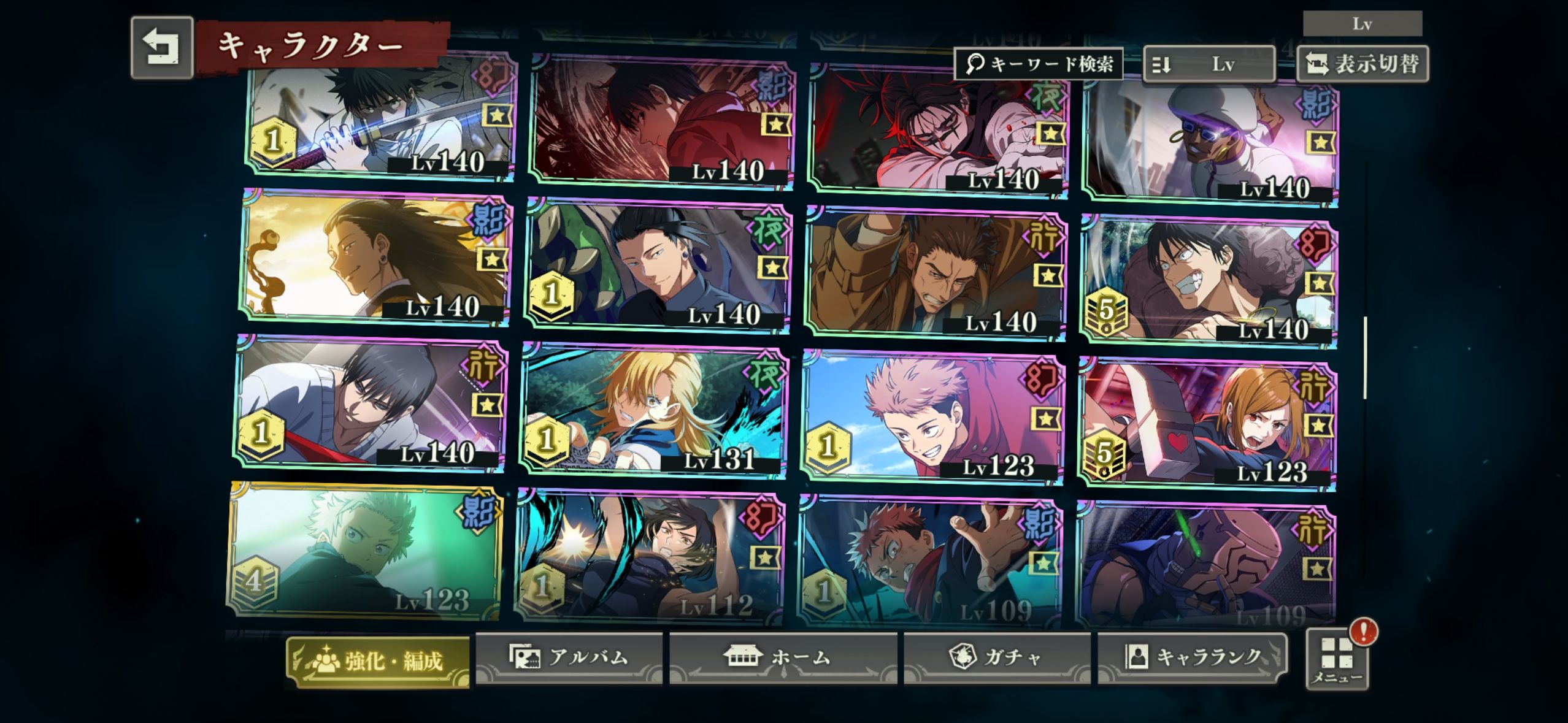Open the メニュー menu grid
Screen dimensions: 1568x723
tap(1337, 660)
